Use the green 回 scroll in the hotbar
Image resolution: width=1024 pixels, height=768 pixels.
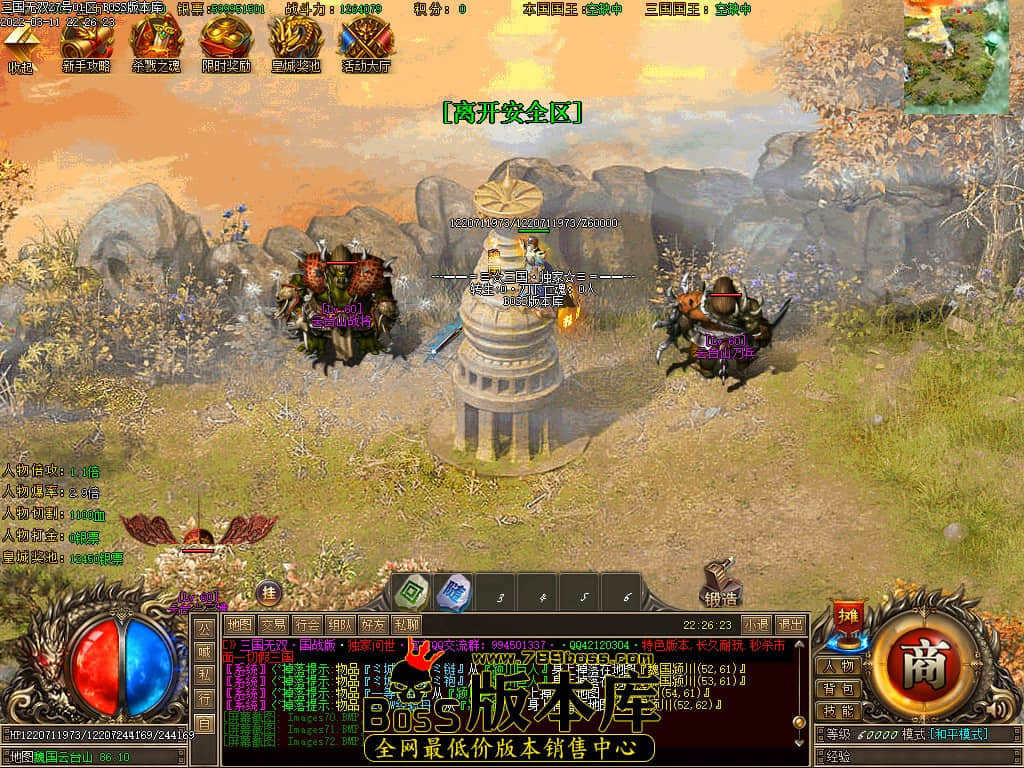click(409, 591)
